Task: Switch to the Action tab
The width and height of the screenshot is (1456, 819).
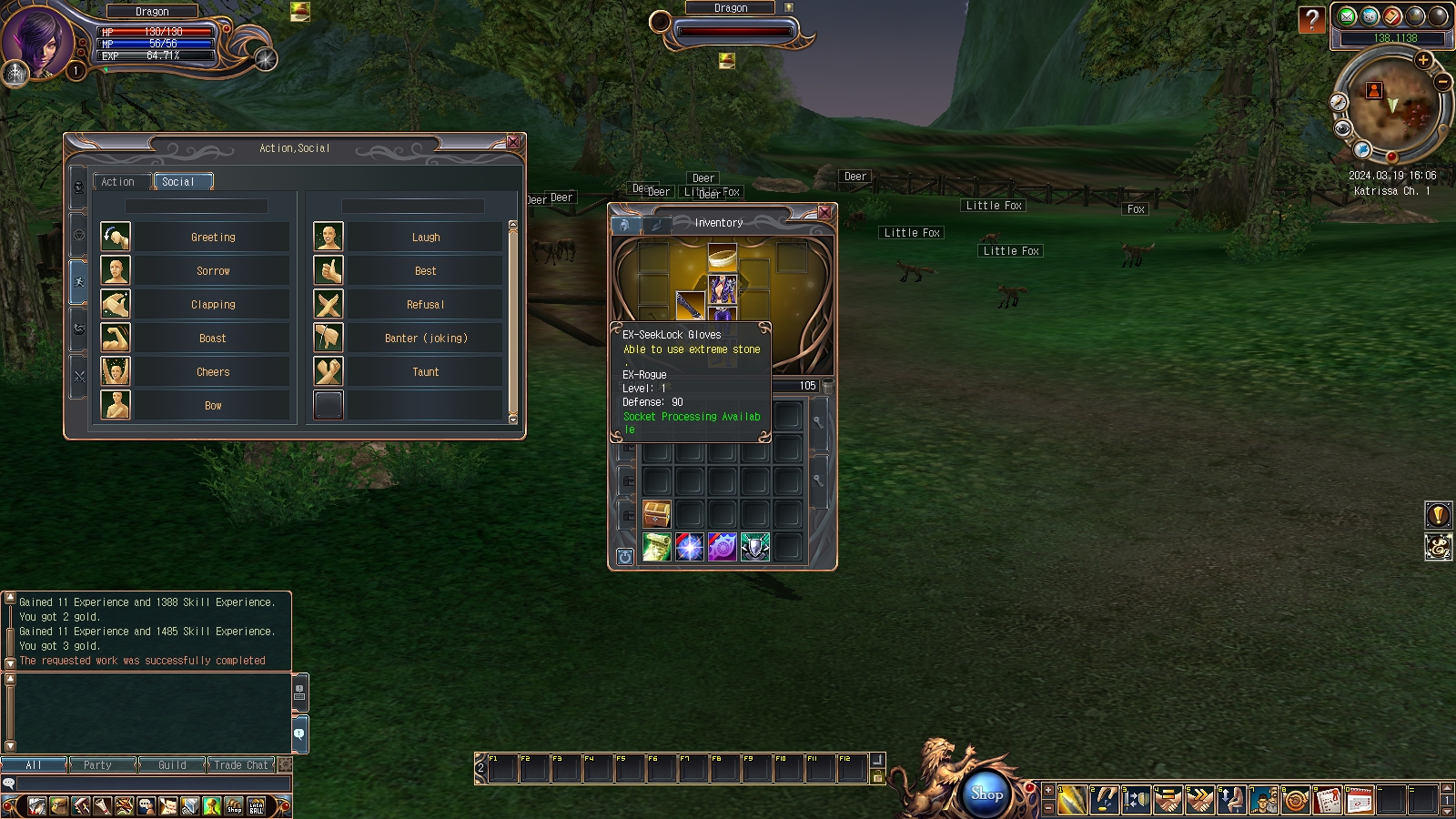Action: (118, 182)
